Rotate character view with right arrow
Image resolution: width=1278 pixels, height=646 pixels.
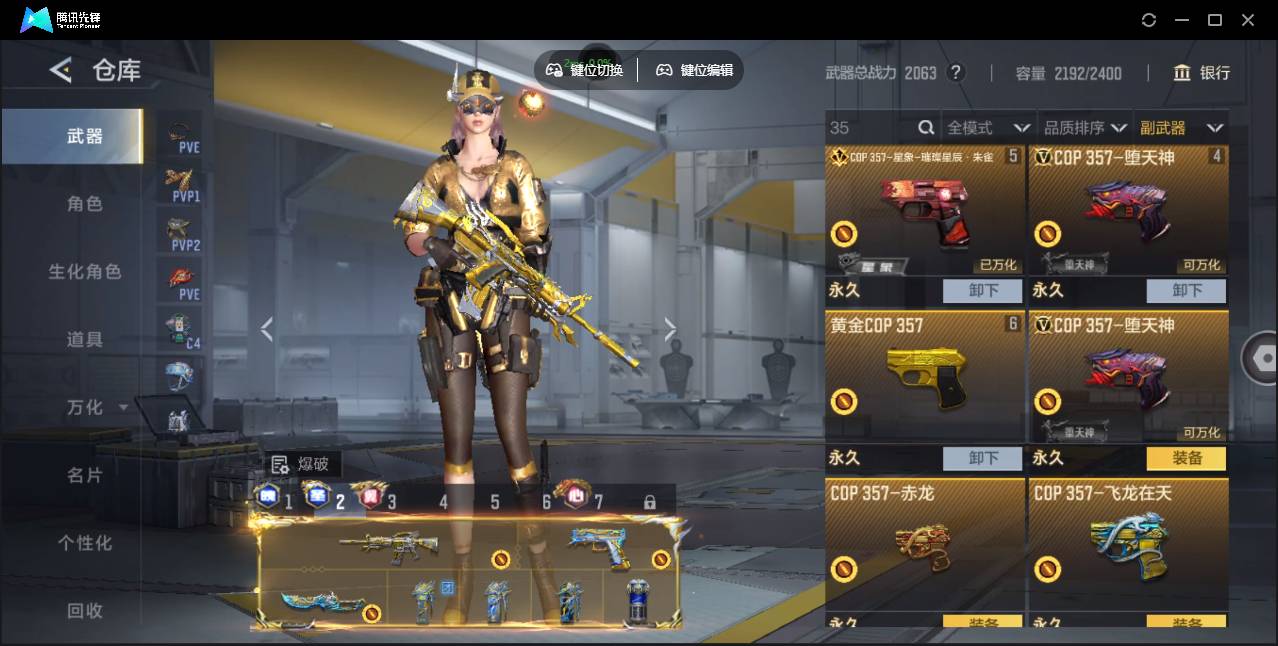pyautogui.click(x=670, y=329)
